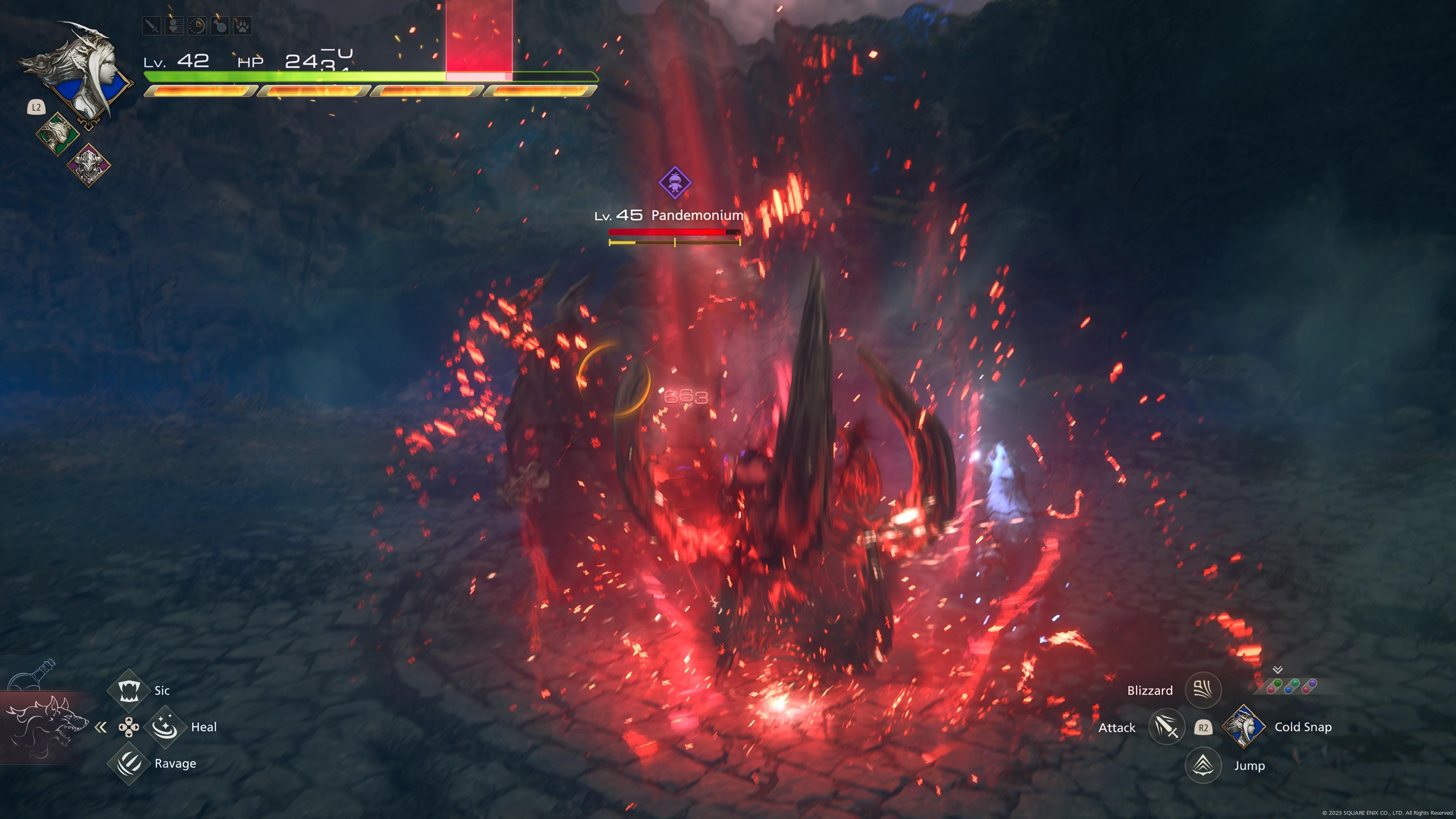Click the paw print status icon
This screenshot has height=819, width=1456.
(243, 26)
